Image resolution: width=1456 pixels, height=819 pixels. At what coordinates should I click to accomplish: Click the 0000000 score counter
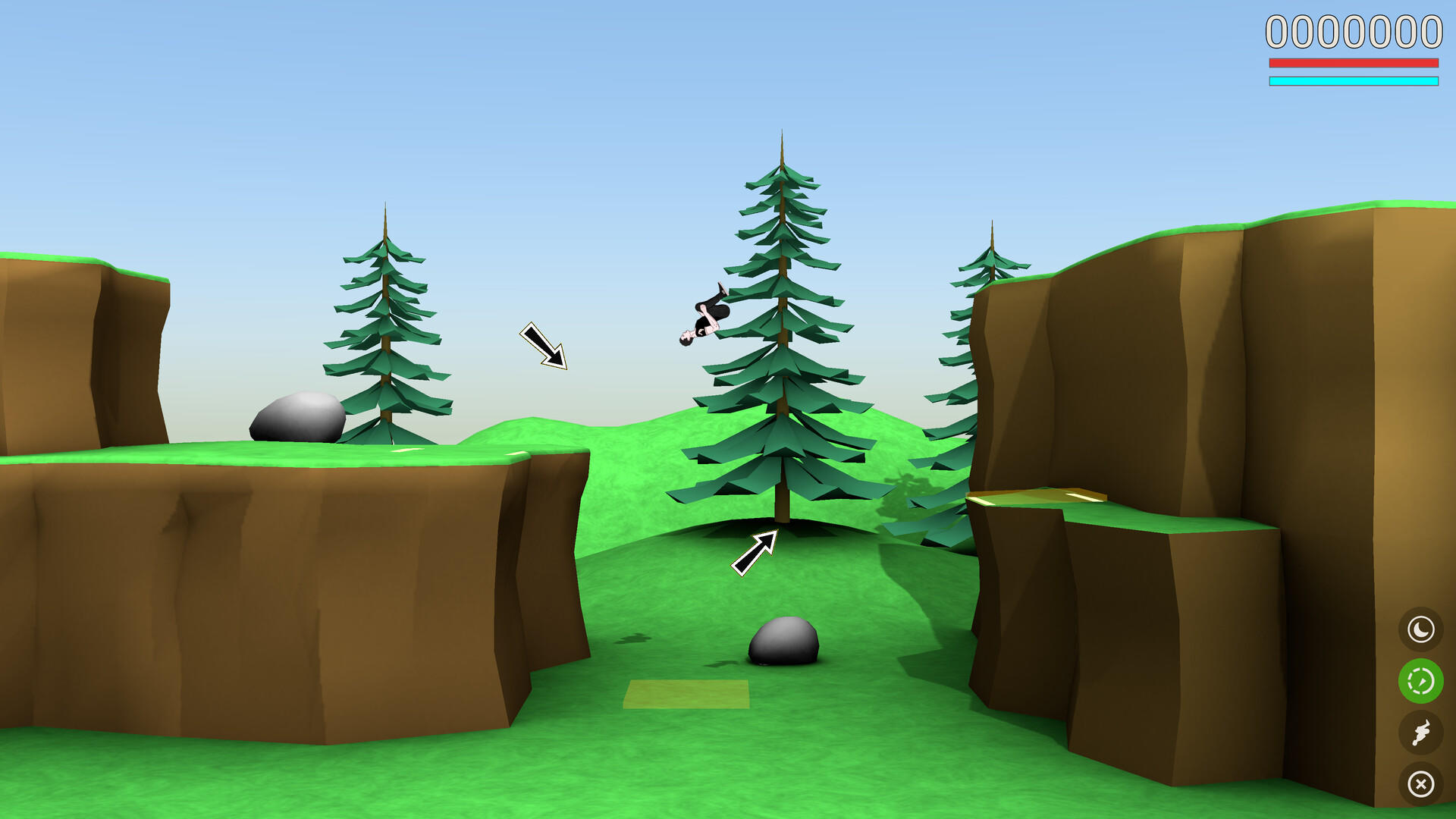pyautogui.click(x=1354, y=32)
